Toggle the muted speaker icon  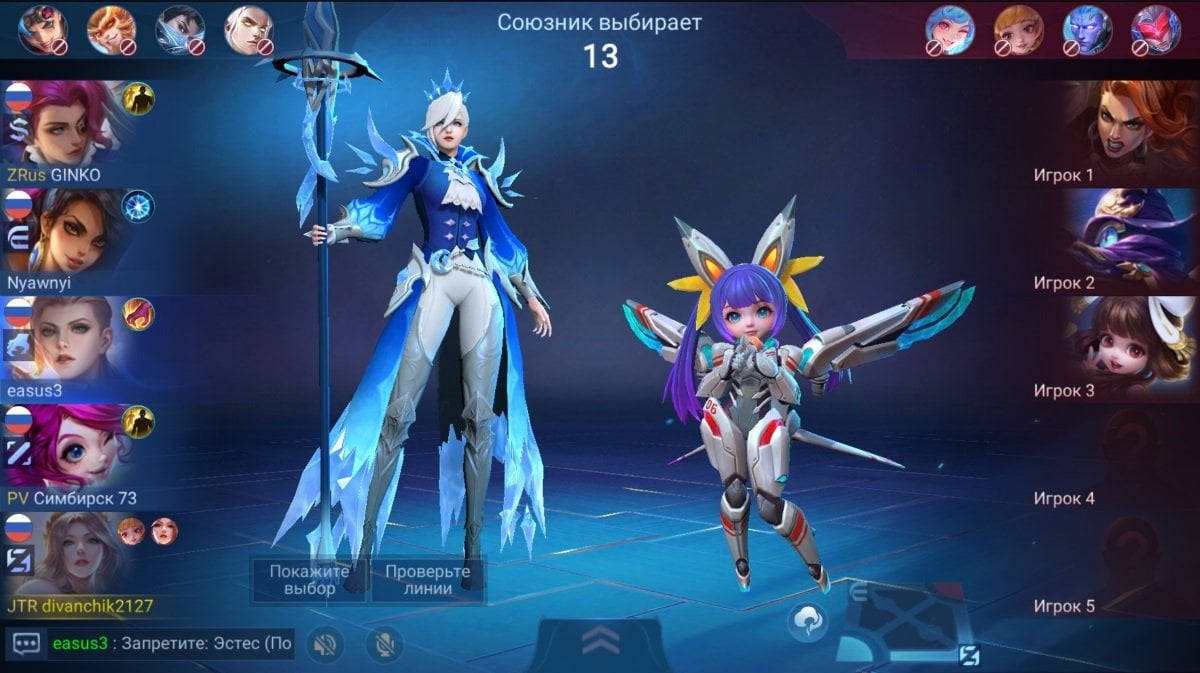[x=323, y=644]
